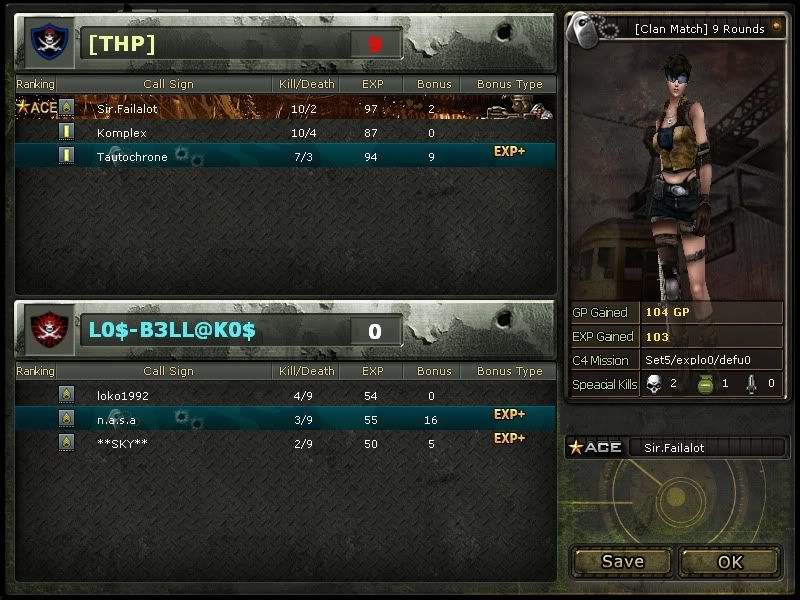Choose Komplex in the player list

(x=285, y=132)
